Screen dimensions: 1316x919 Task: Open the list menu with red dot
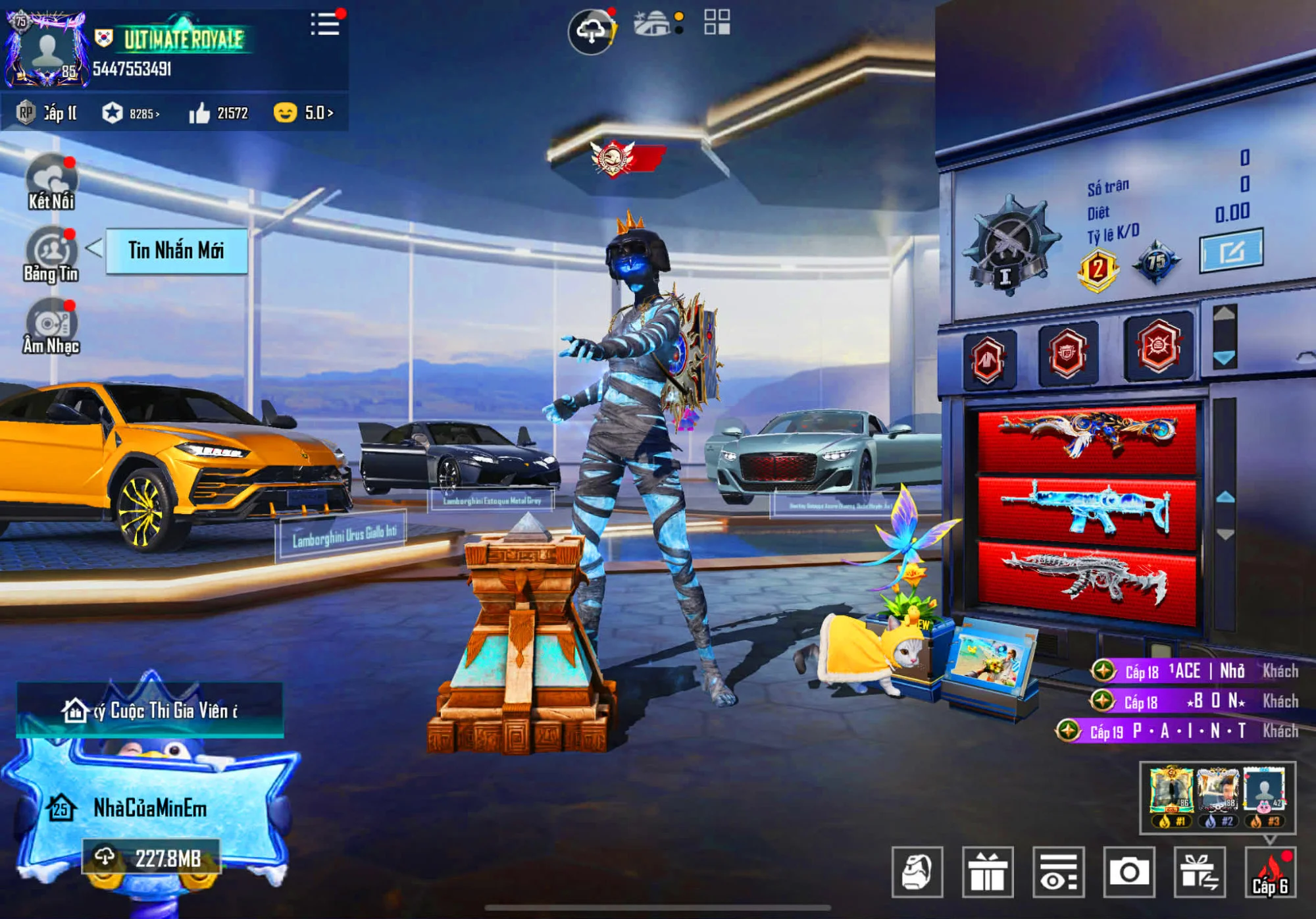tap(325, 24)
